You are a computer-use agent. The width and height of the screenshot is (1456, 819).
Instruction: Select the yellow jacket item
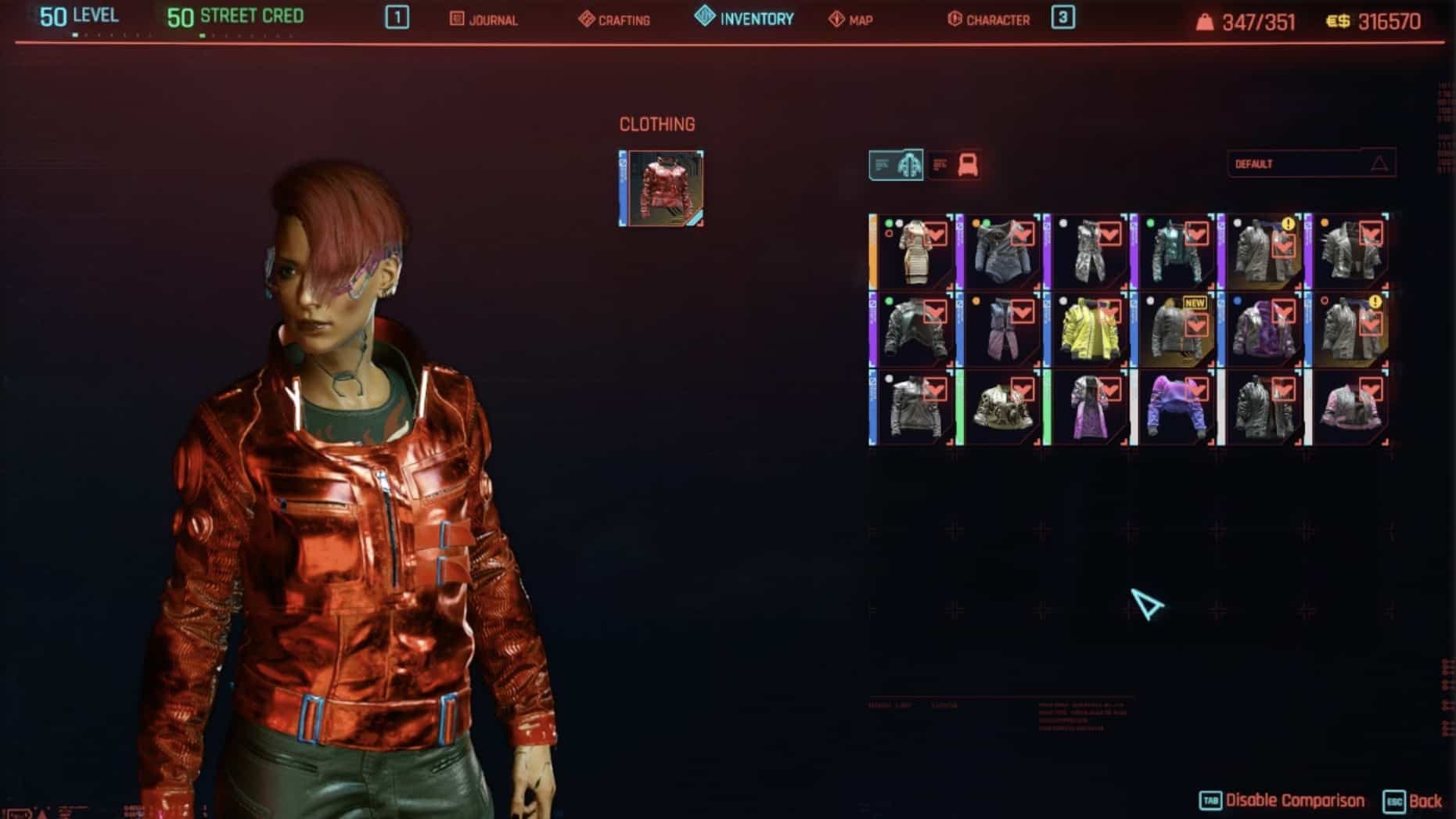point(1088,329)
